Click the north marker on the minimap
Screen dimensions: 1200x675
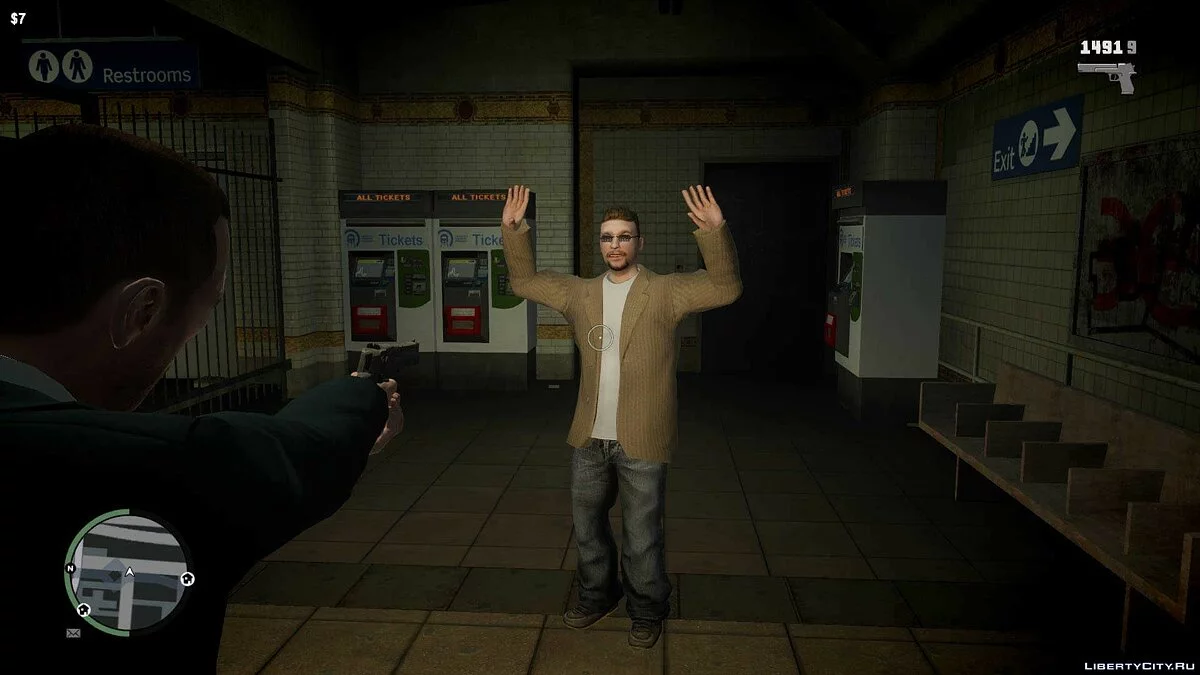[x=70, y=569]
